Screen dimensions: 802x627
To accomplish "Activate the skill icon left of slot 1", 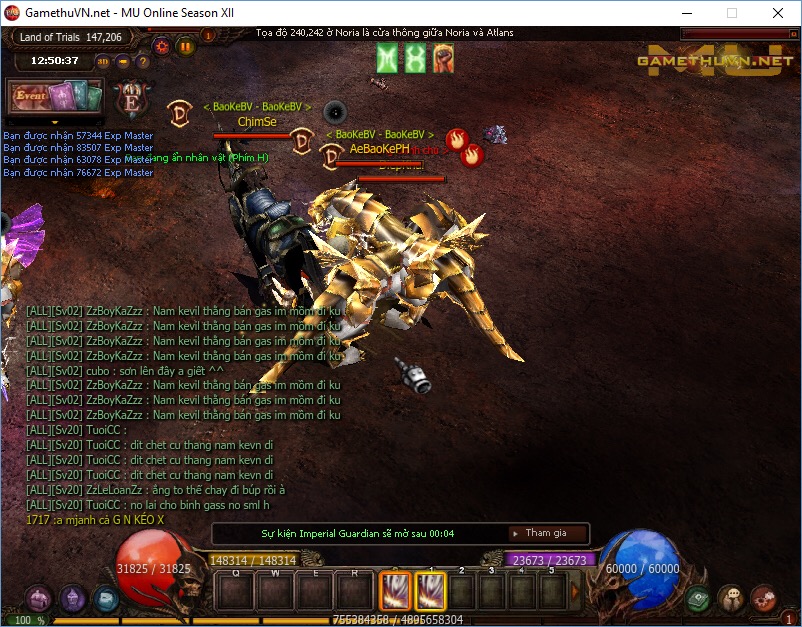I will 395,591.
